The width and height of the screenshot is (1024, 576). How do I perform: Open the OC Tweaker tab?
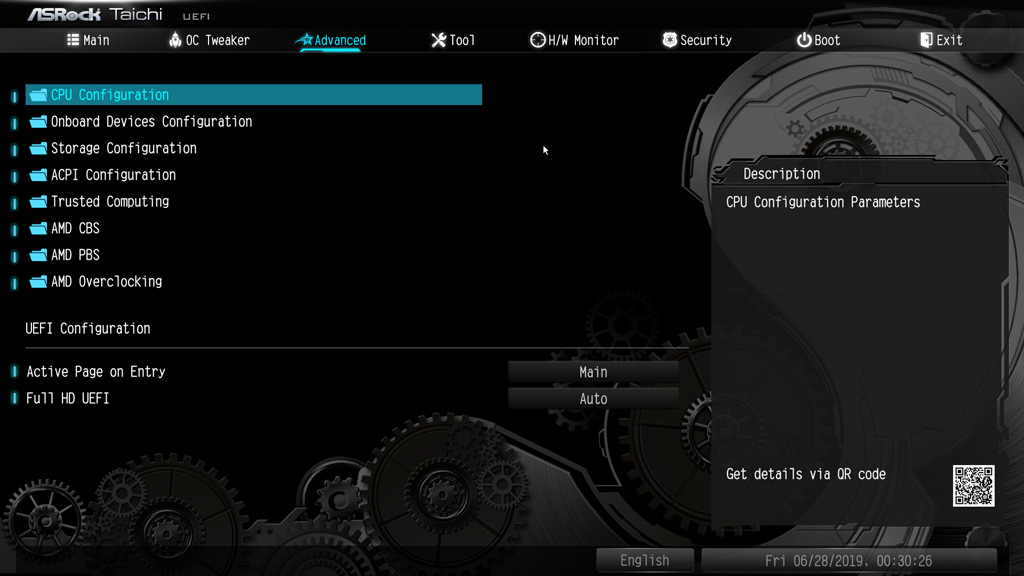[209, 40]
